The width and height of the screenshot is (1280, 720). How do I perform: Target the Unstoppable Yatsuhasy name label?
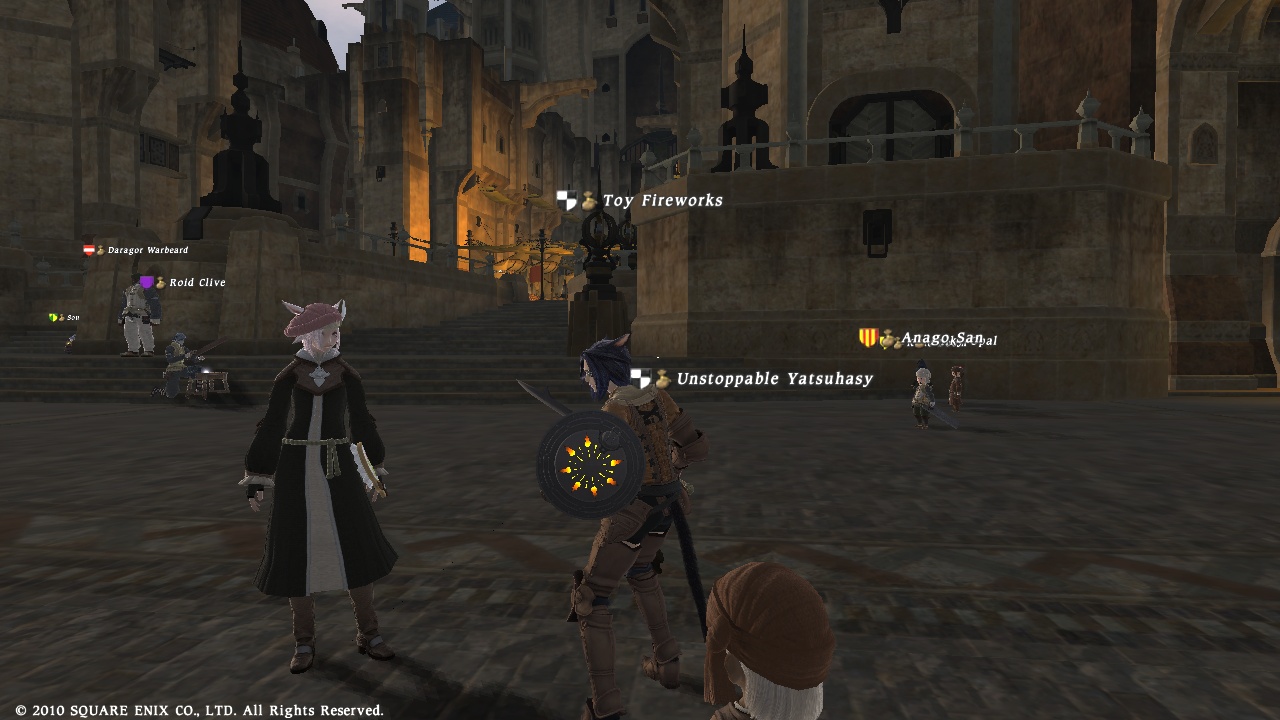[x=774, y=379]
